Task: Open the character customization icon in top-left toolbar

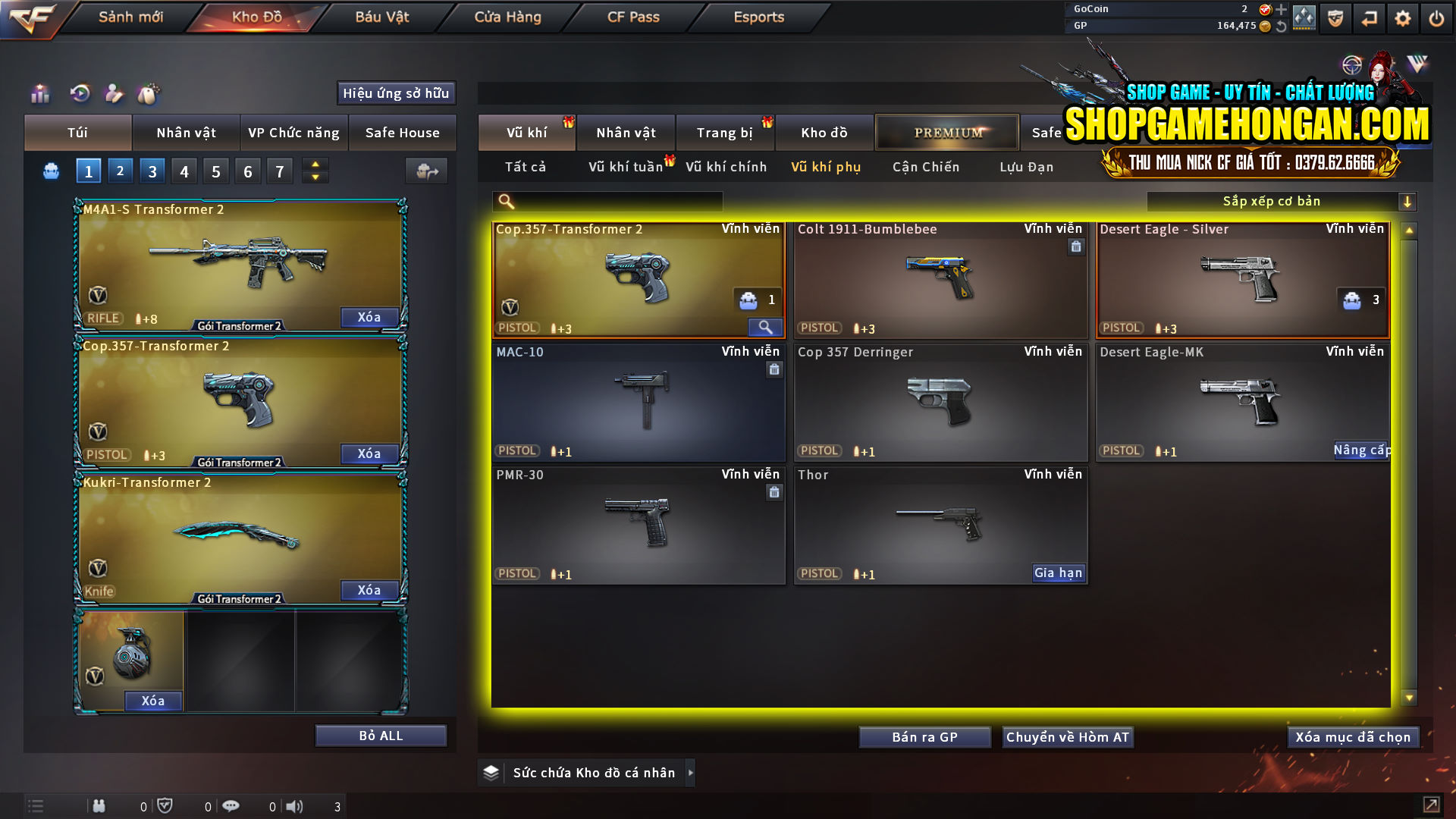Action: tap(114, 94)
